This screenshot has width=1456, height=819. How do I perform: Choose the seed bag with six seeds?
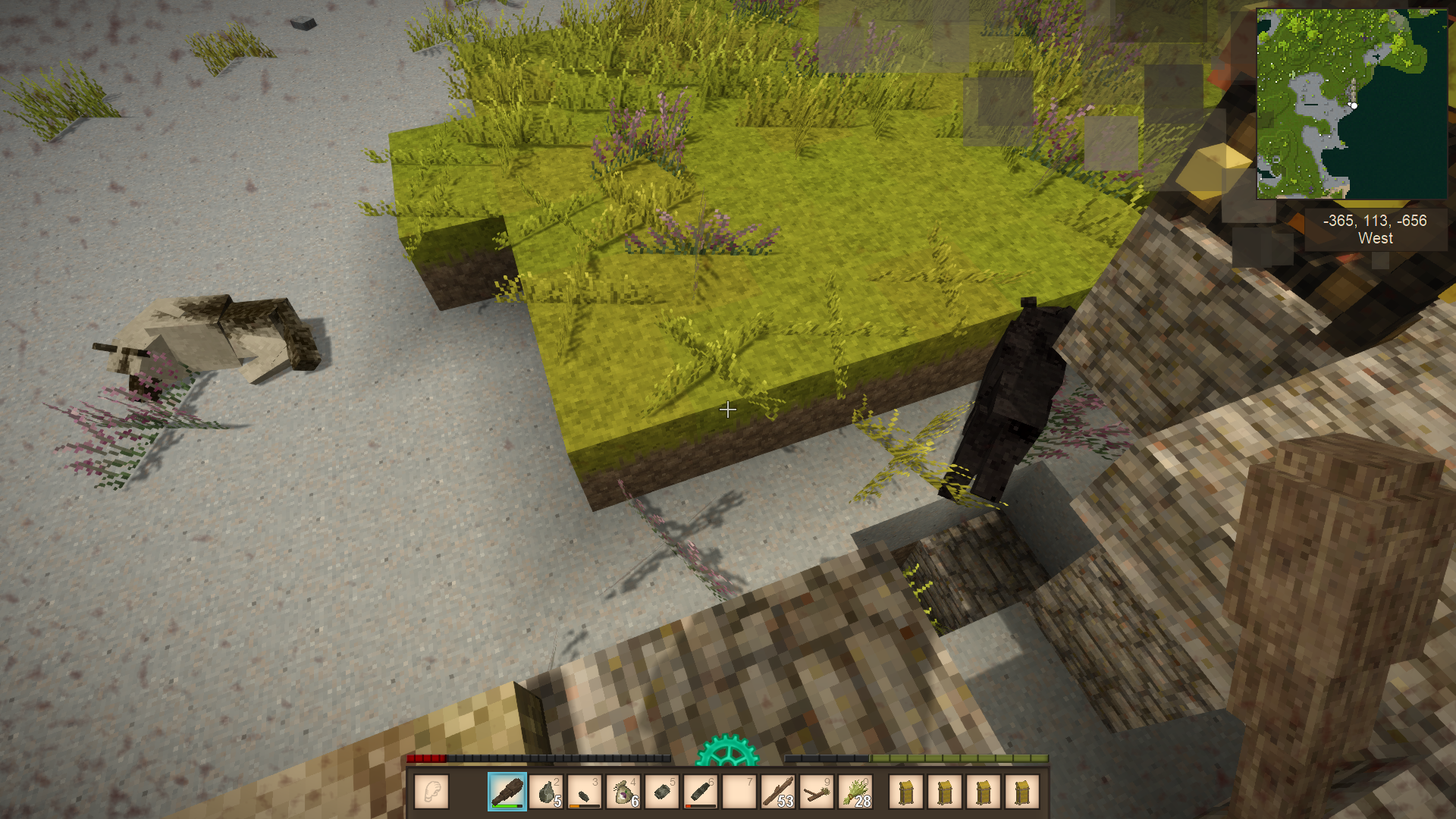coord(623,792)
